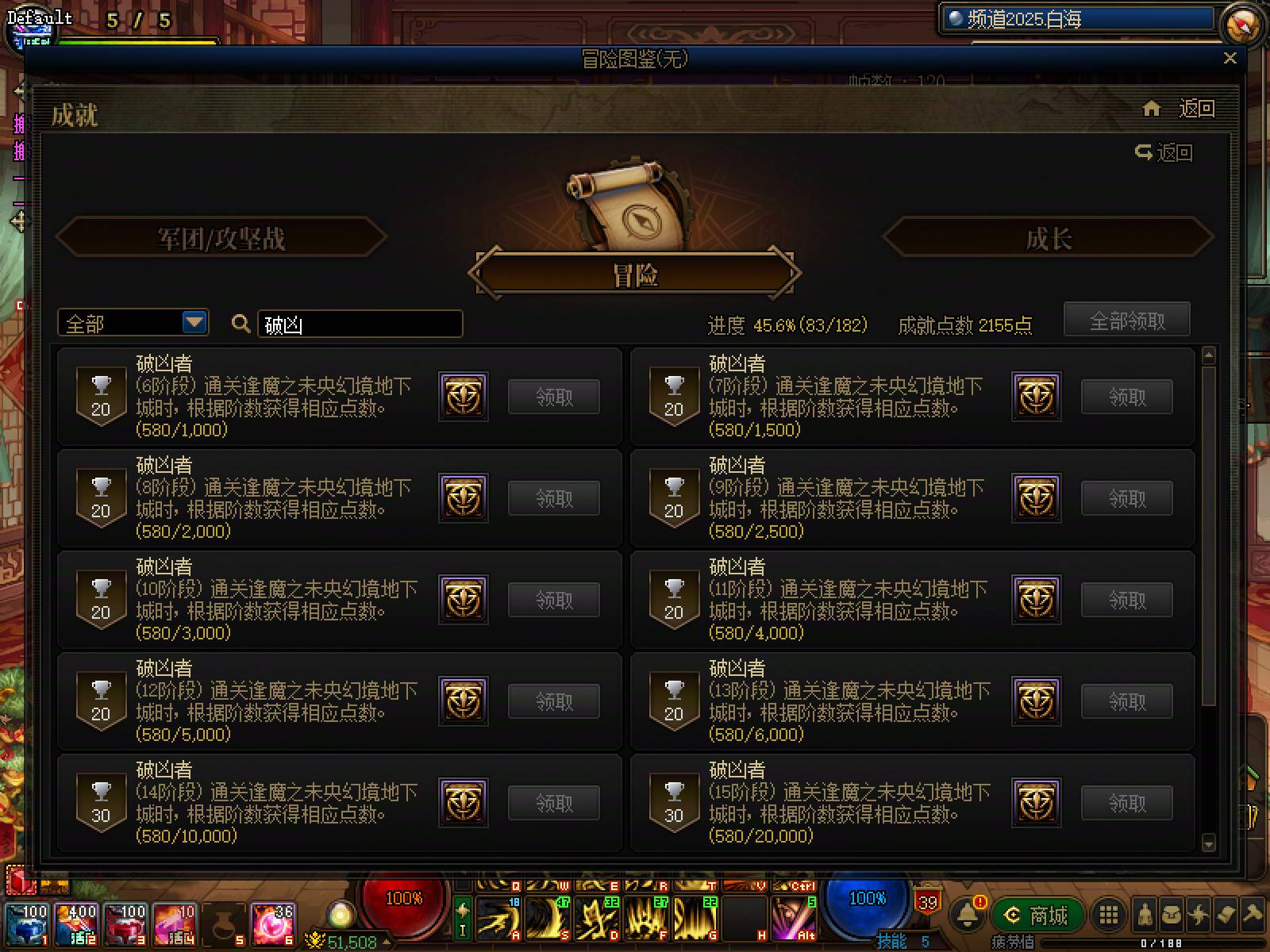Switch to the 成长 tab
This screenshot has height=952, width=1270.
click(1049, 237)
